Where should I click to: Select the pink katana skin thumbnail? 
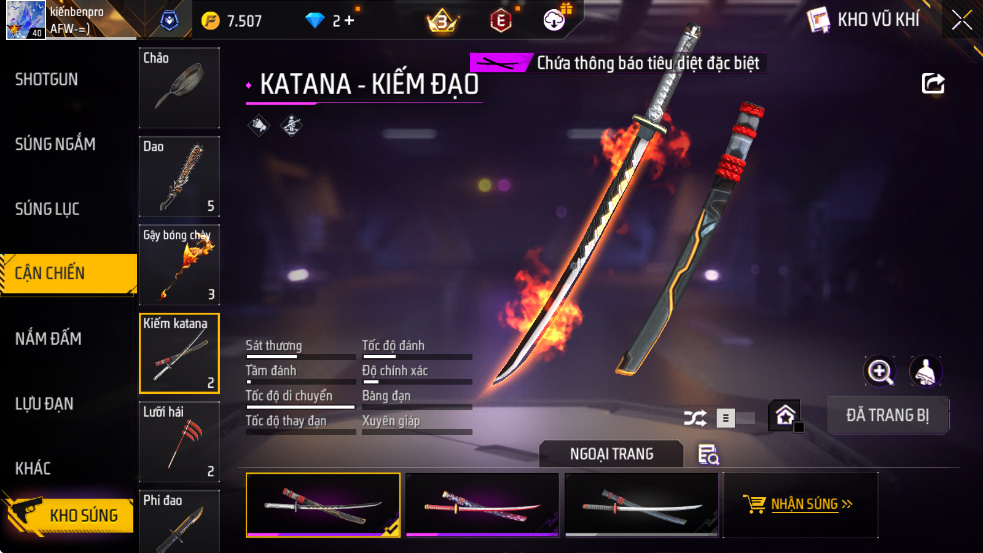coord(482,504)
